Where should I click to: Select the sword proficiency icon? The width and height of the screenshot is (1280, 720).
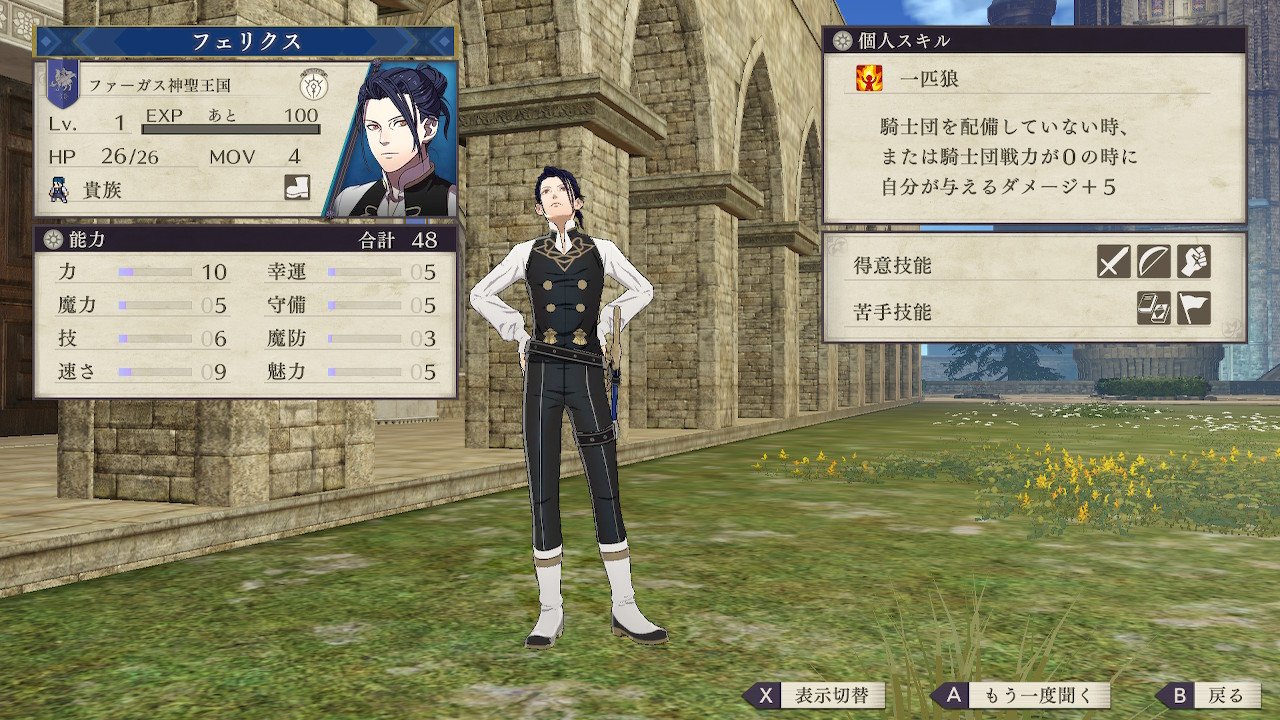coord(1113,262)
